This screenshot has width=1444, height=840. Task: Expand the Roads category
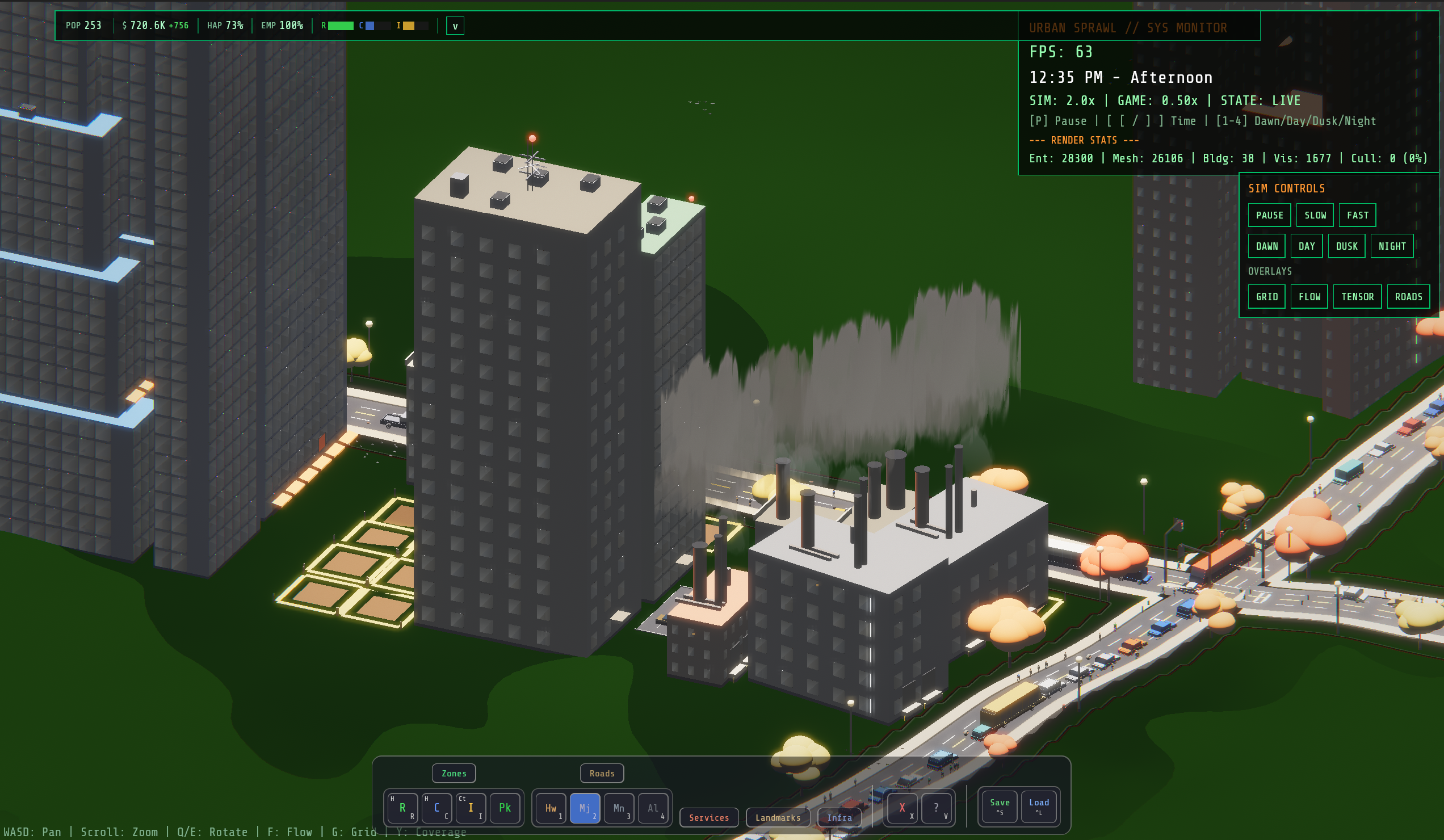click(x=602, y=773)
